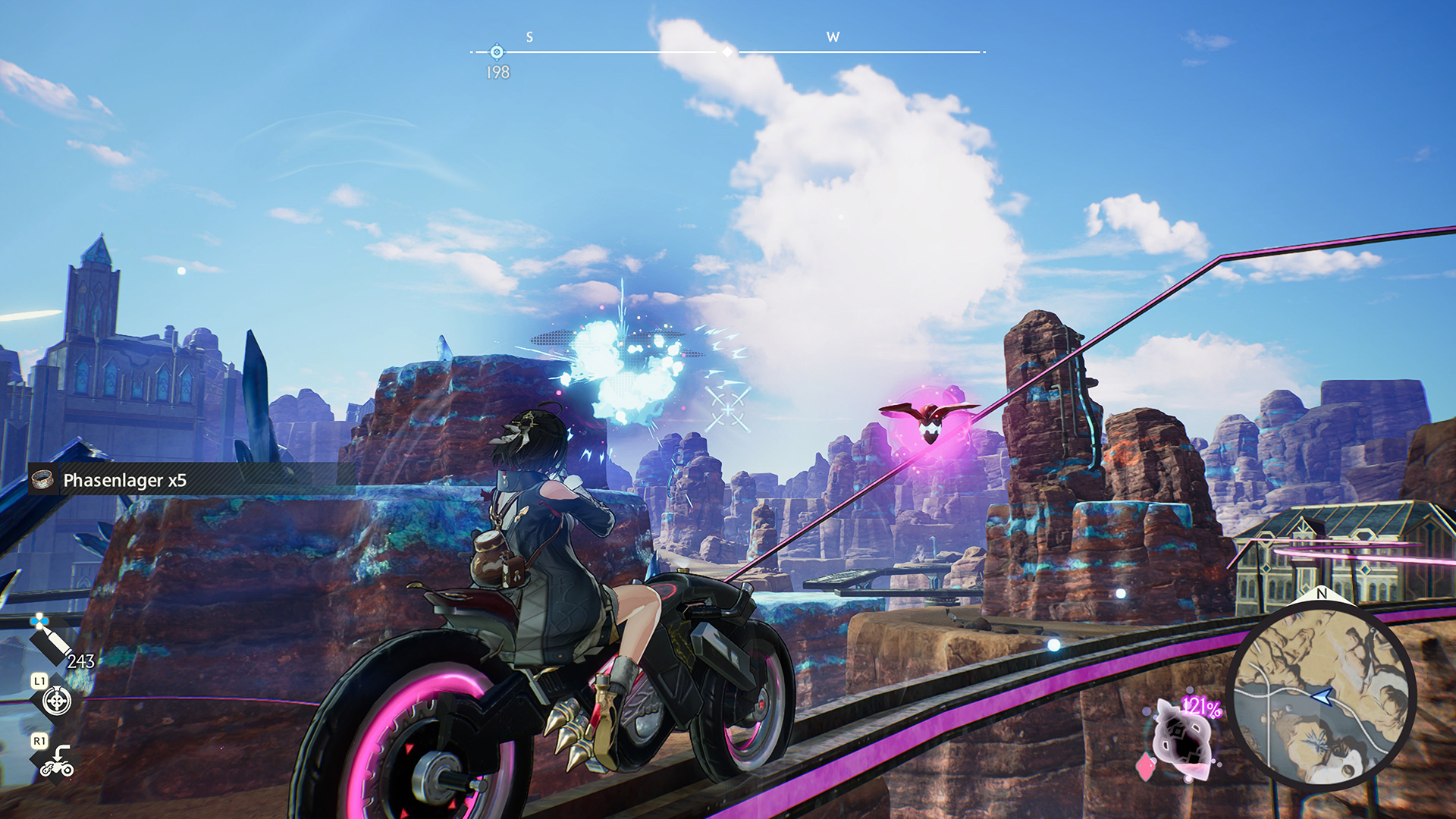1456x819 pixels.
Task: Click the diamond heading marker on the compass
Action: (728, 52)
